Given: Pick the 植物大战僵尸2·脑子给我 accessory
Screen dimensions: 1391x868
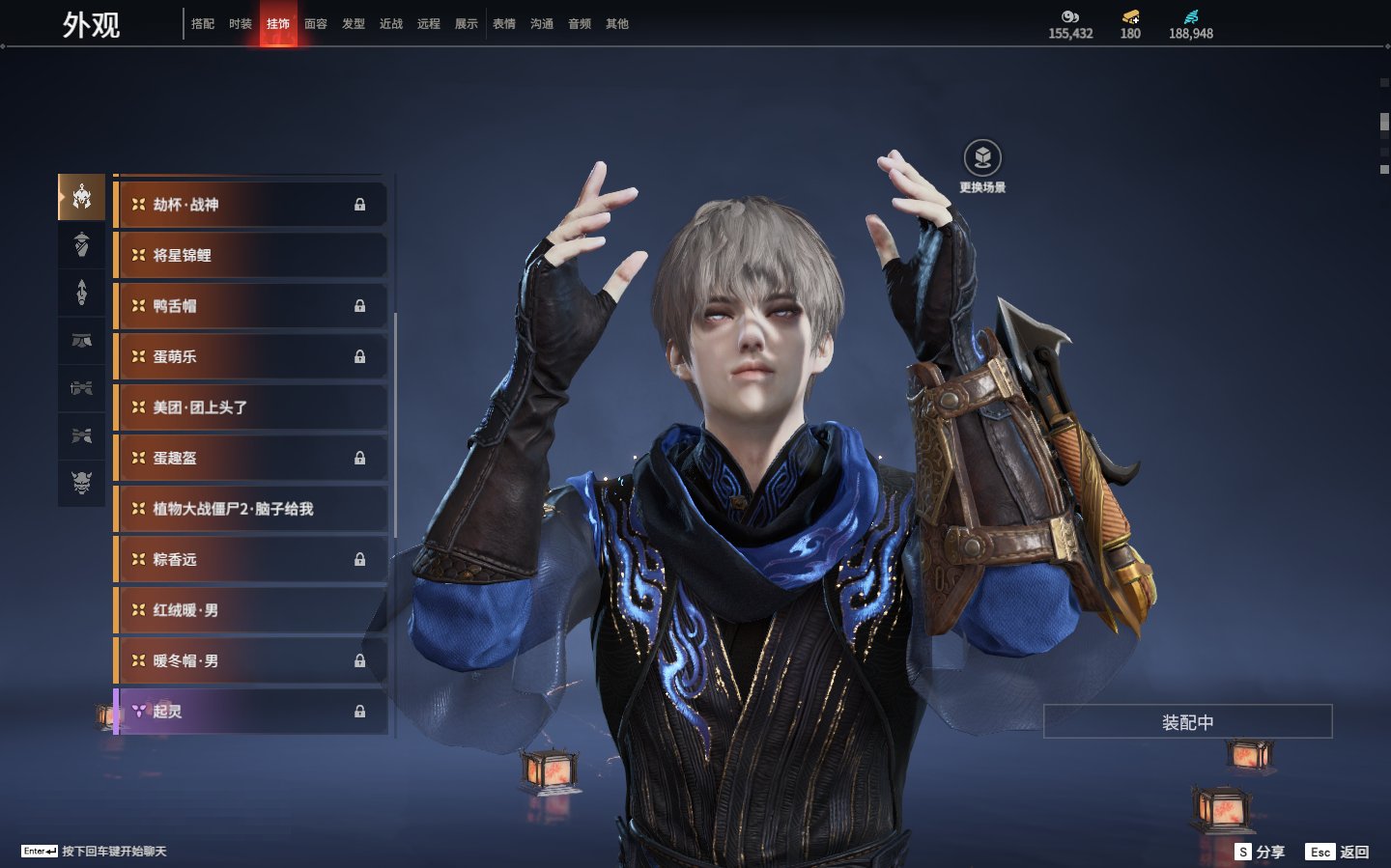Looking at the screenshot, I should point(251,509).
